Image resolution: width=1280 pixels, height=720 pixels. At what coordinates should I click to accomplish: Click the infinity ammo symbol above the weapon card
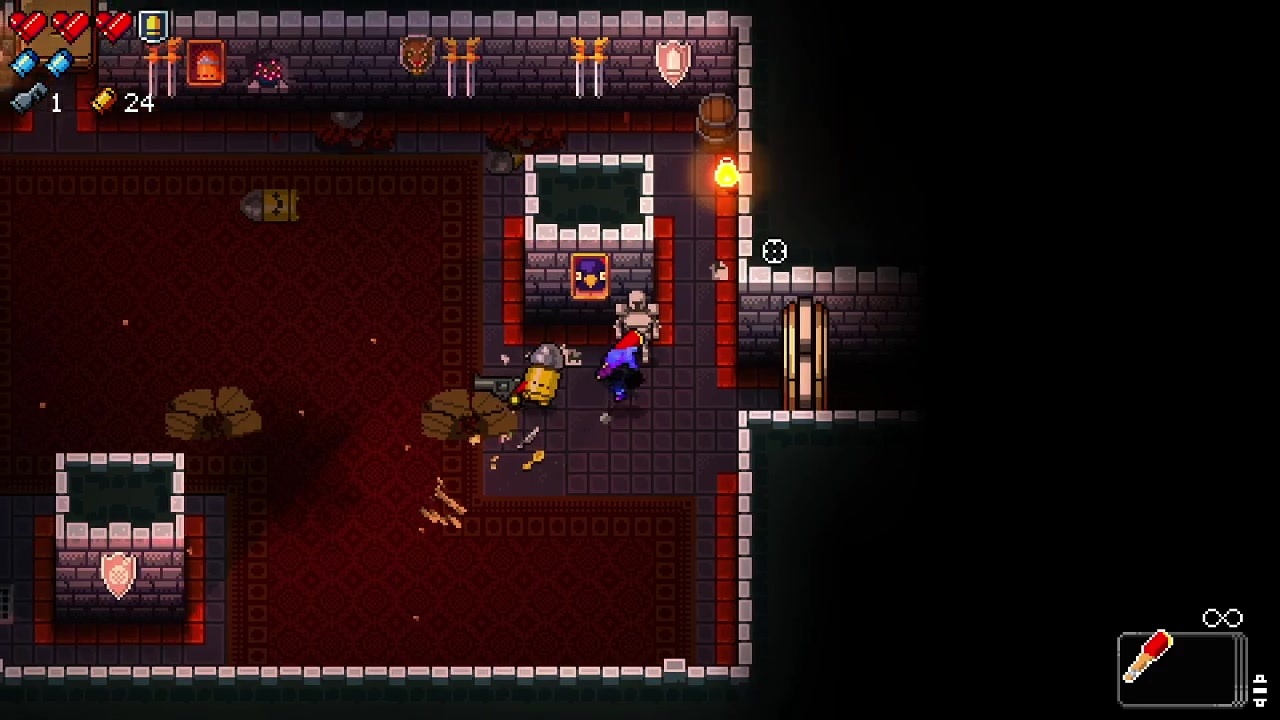point(1224,617)
